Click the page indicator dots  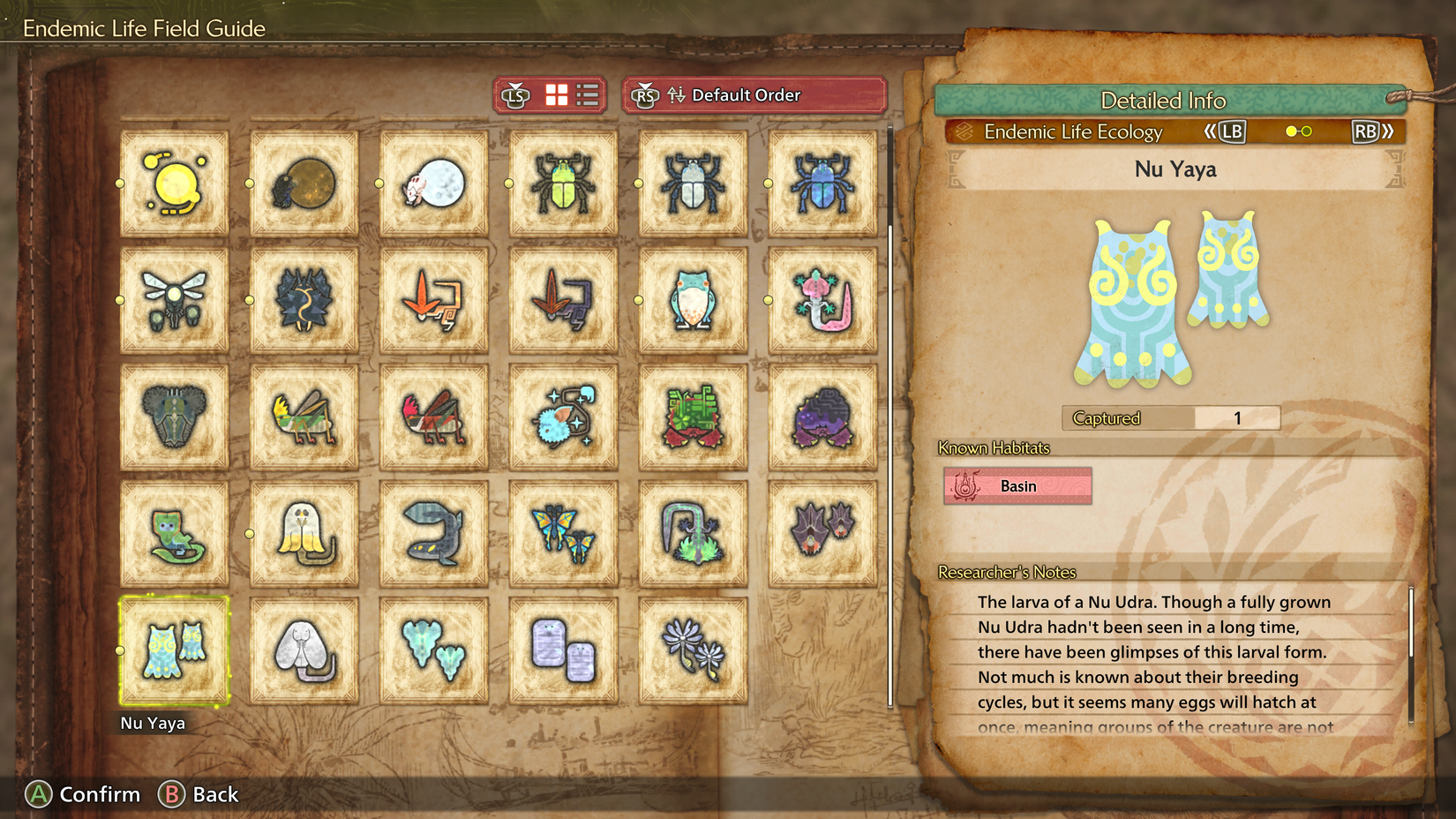pyautogui.click(x=1298, y=131)
